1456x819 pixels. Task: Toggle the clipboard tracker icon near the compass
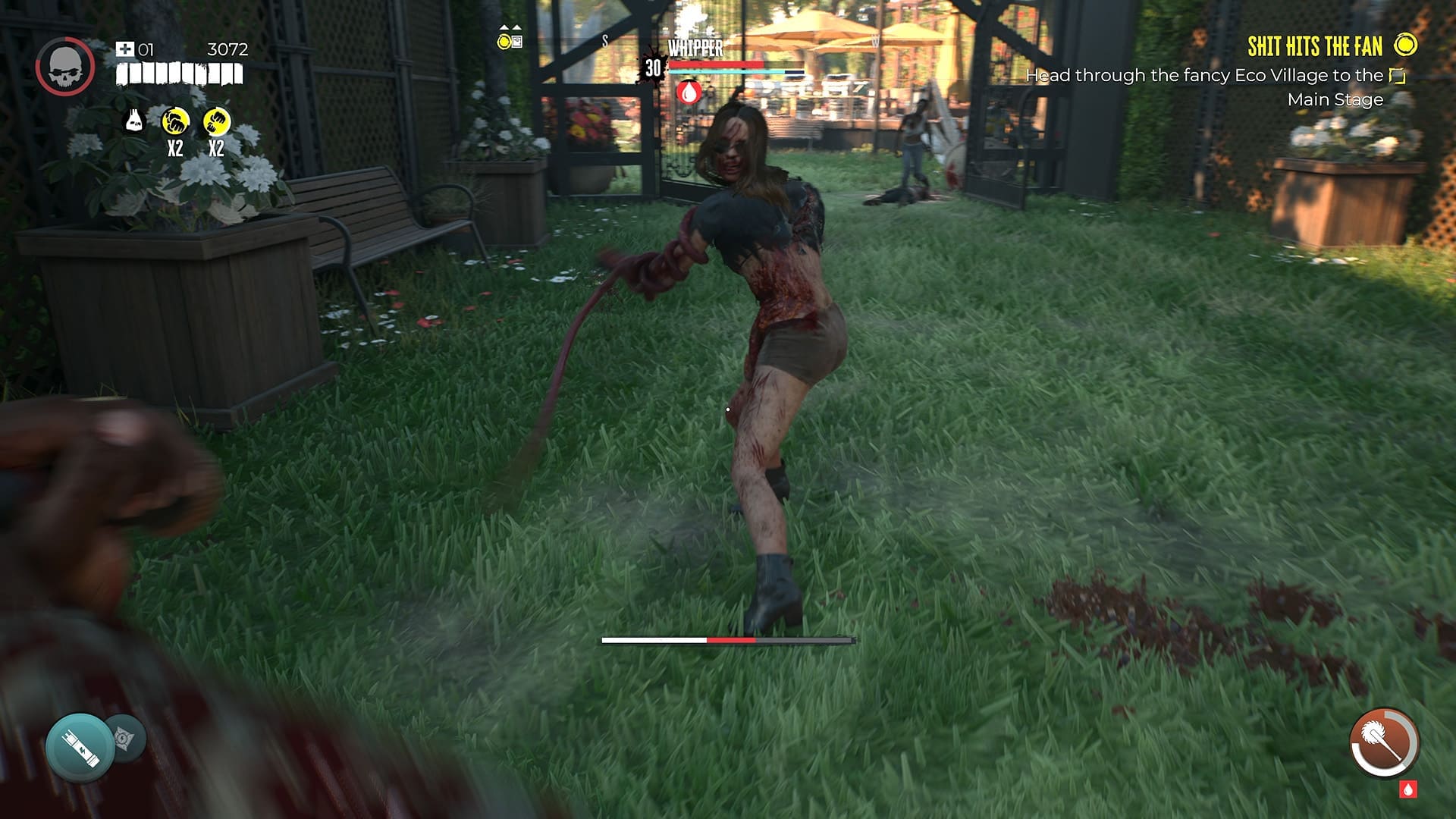517,42
